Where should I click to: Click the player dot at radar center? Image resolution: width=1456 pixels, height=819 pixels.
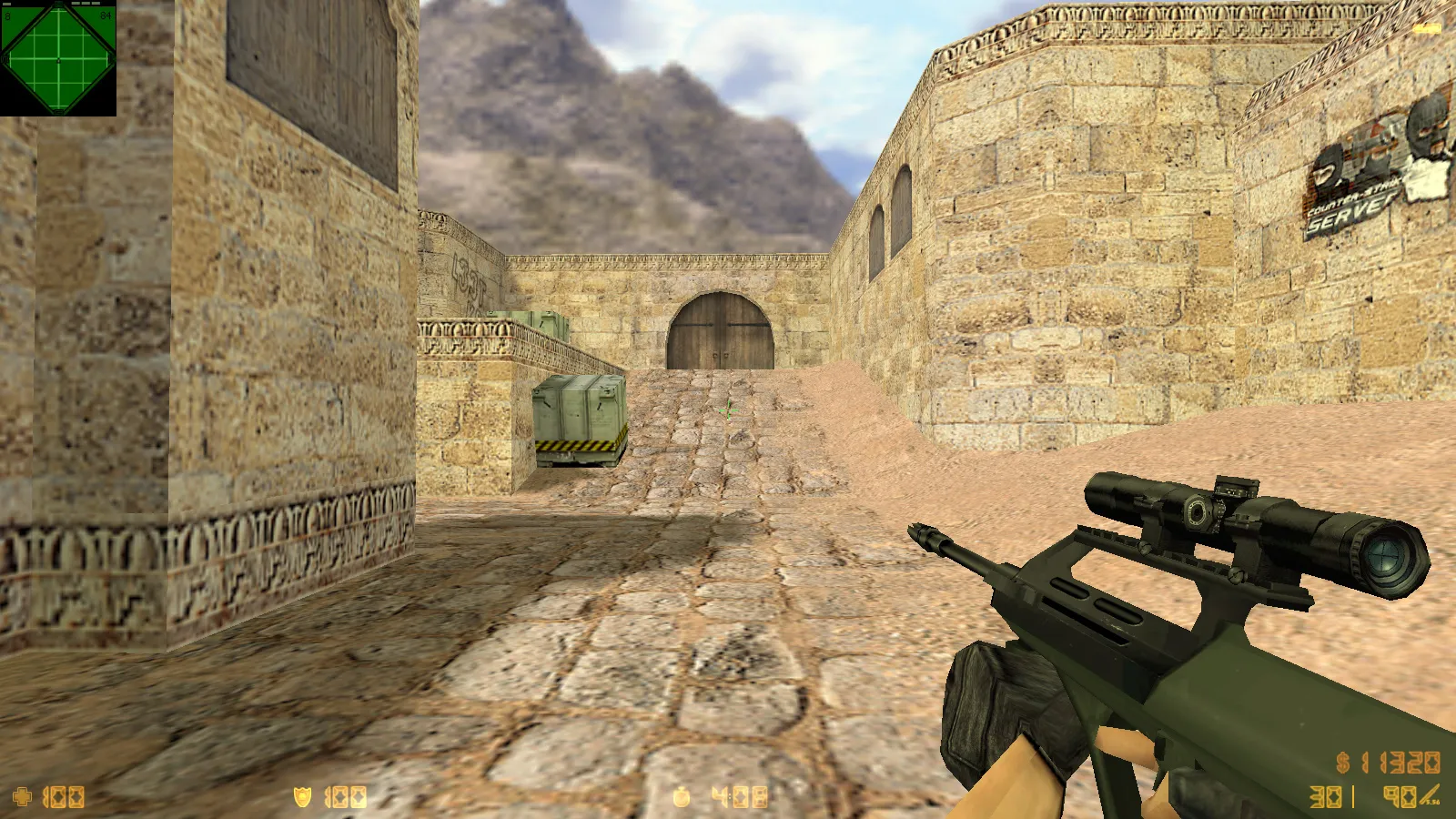tap(58, 60)
